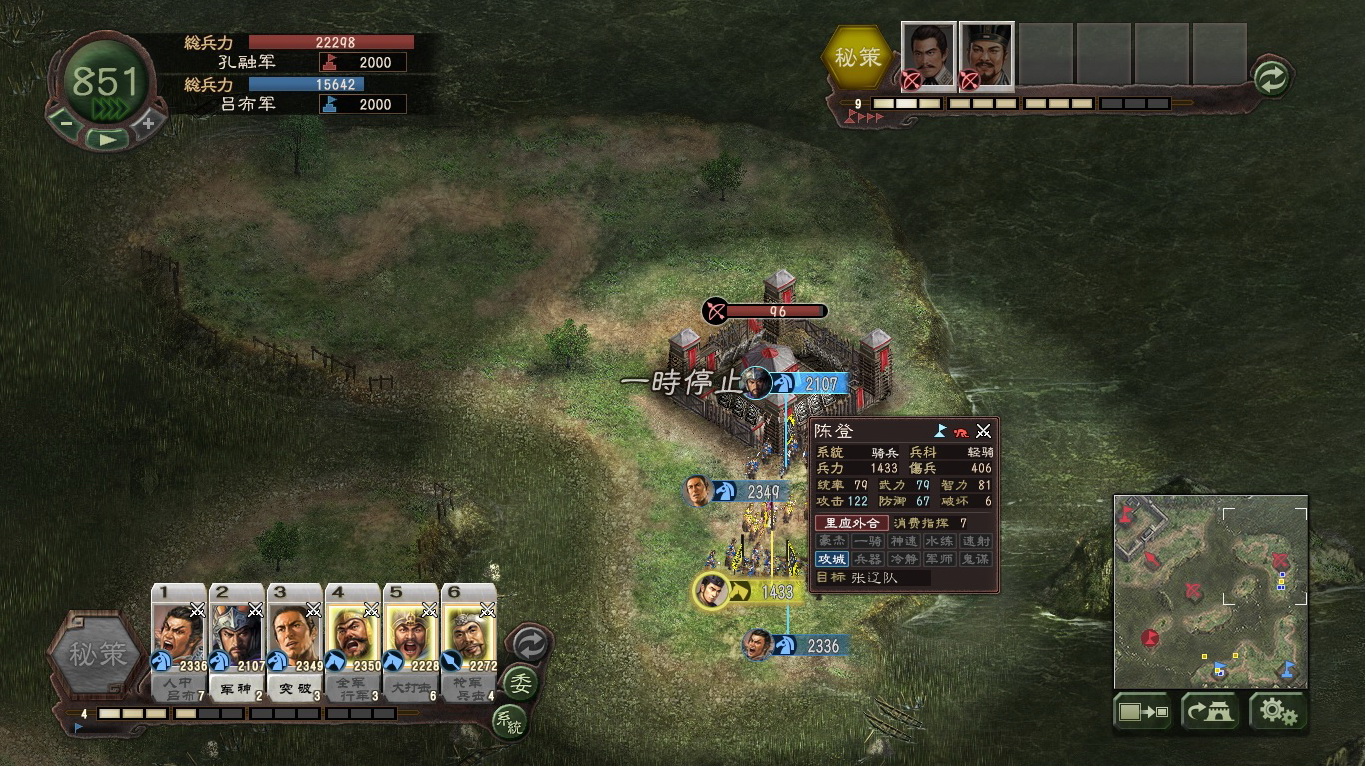This screenshot has width=1366, height=768.
Task: Open the green 系統 system button
Action: 509,721
